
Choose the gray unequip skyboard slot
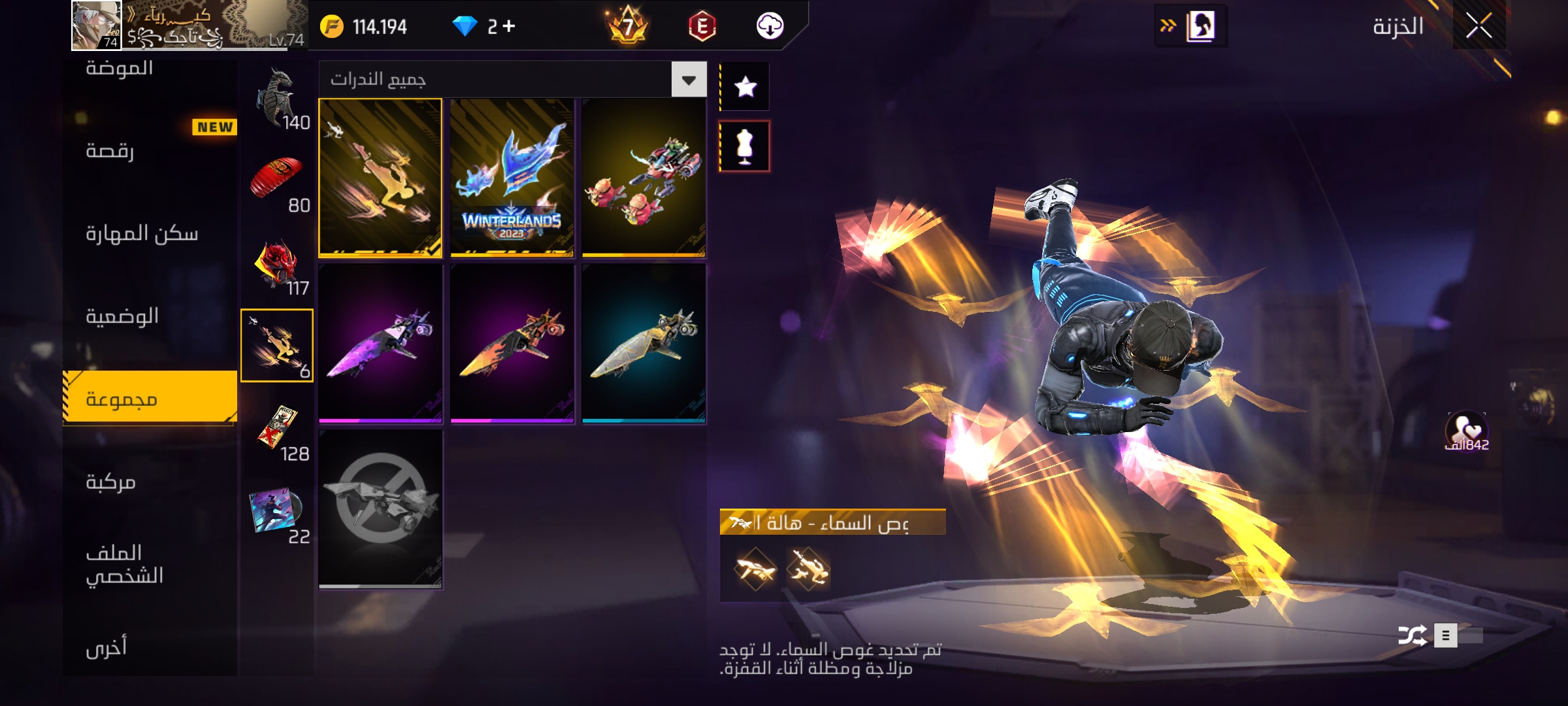[380, 509]
